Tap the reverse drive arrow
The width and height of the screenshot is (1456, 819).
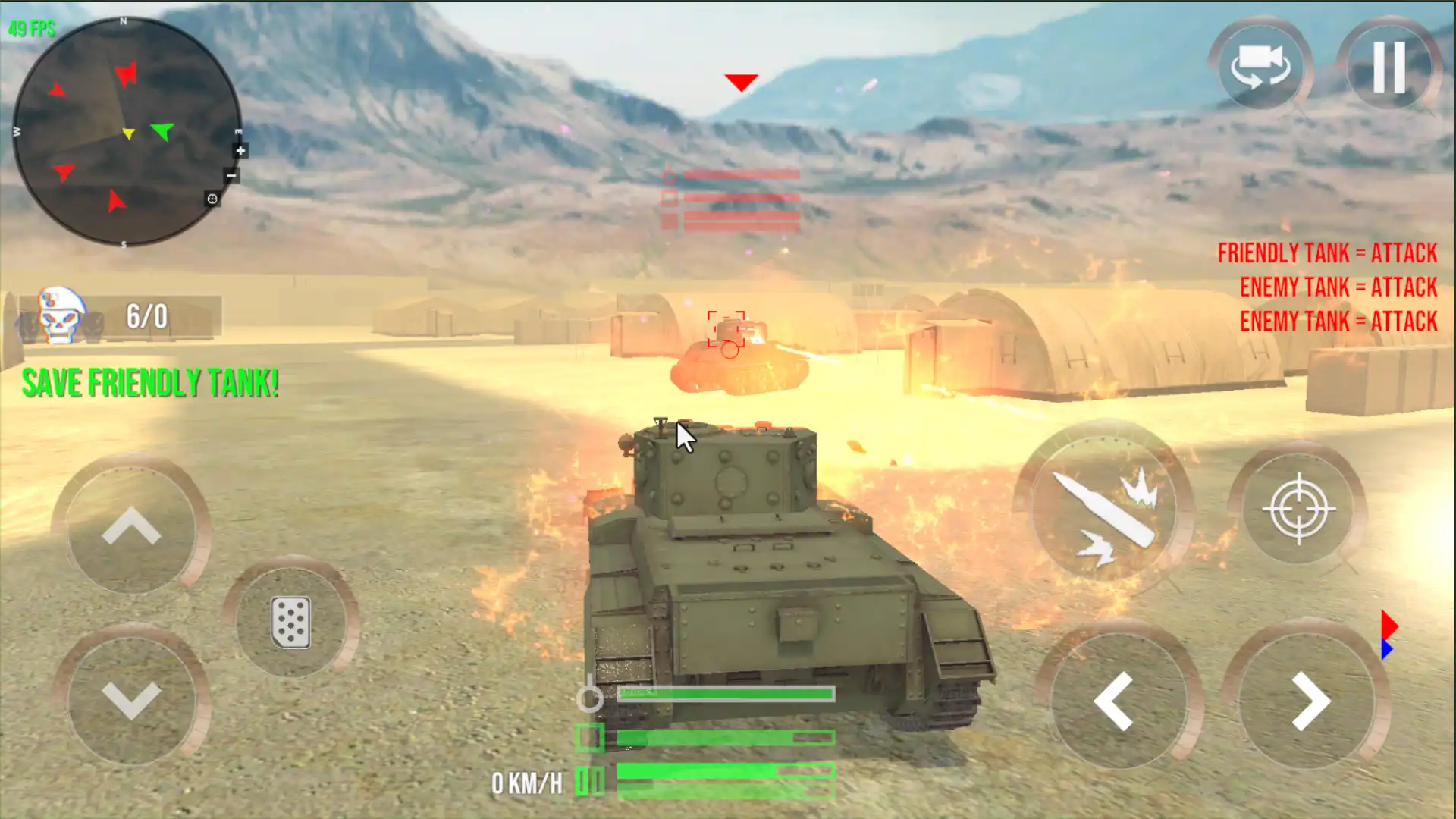pos(131,700)
